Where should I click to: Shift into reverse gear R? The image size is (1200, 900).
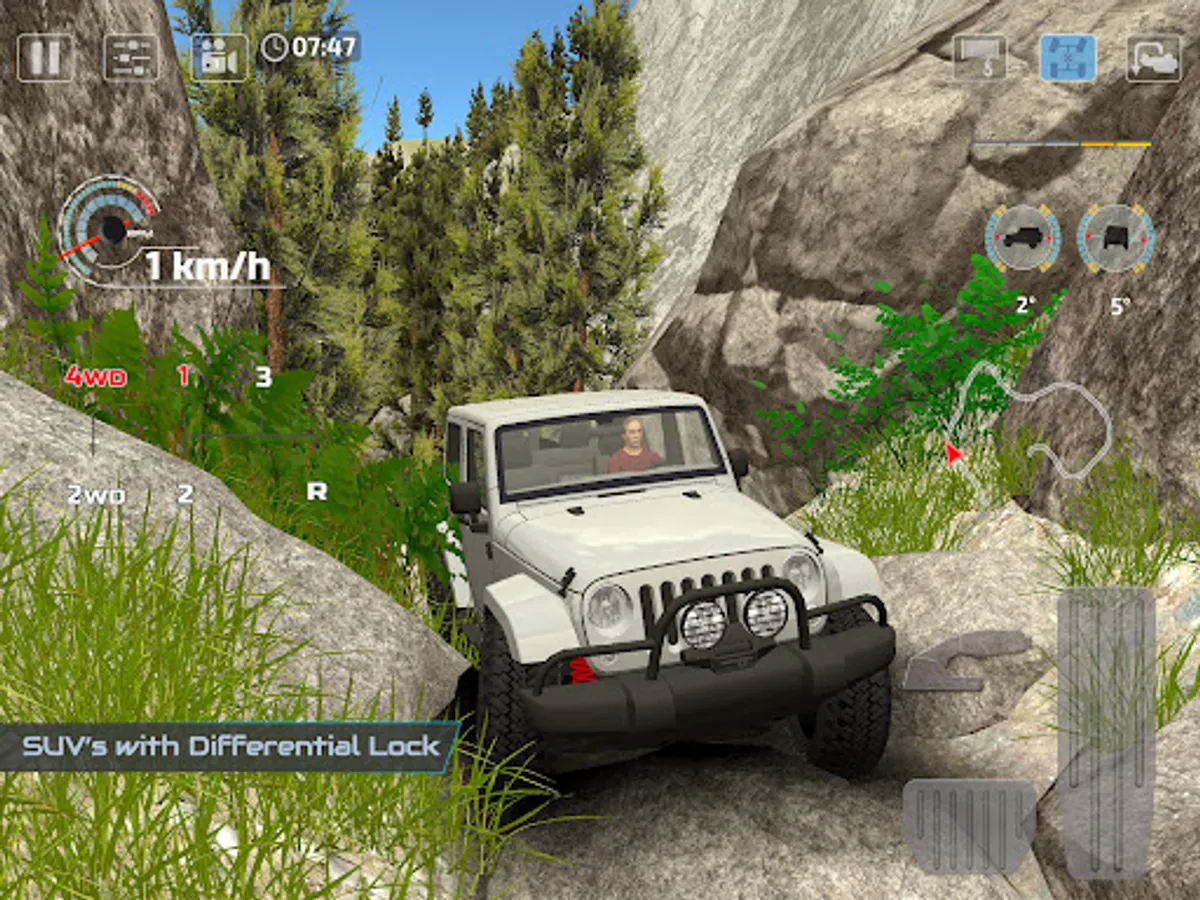click(x=316, y=491)
